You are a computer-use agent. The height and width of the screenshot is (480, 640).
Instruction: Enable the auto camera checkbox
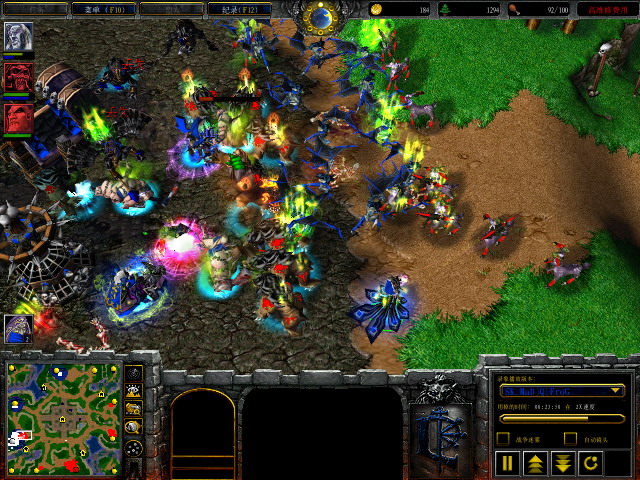point(570,439)
